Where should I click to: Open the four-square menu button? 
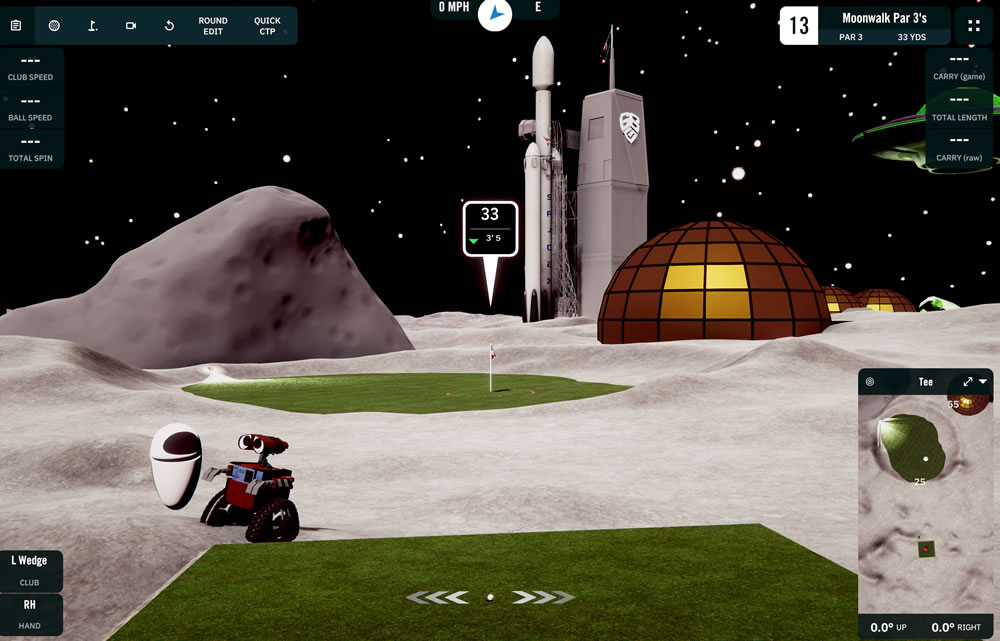[x=974, y=25]
